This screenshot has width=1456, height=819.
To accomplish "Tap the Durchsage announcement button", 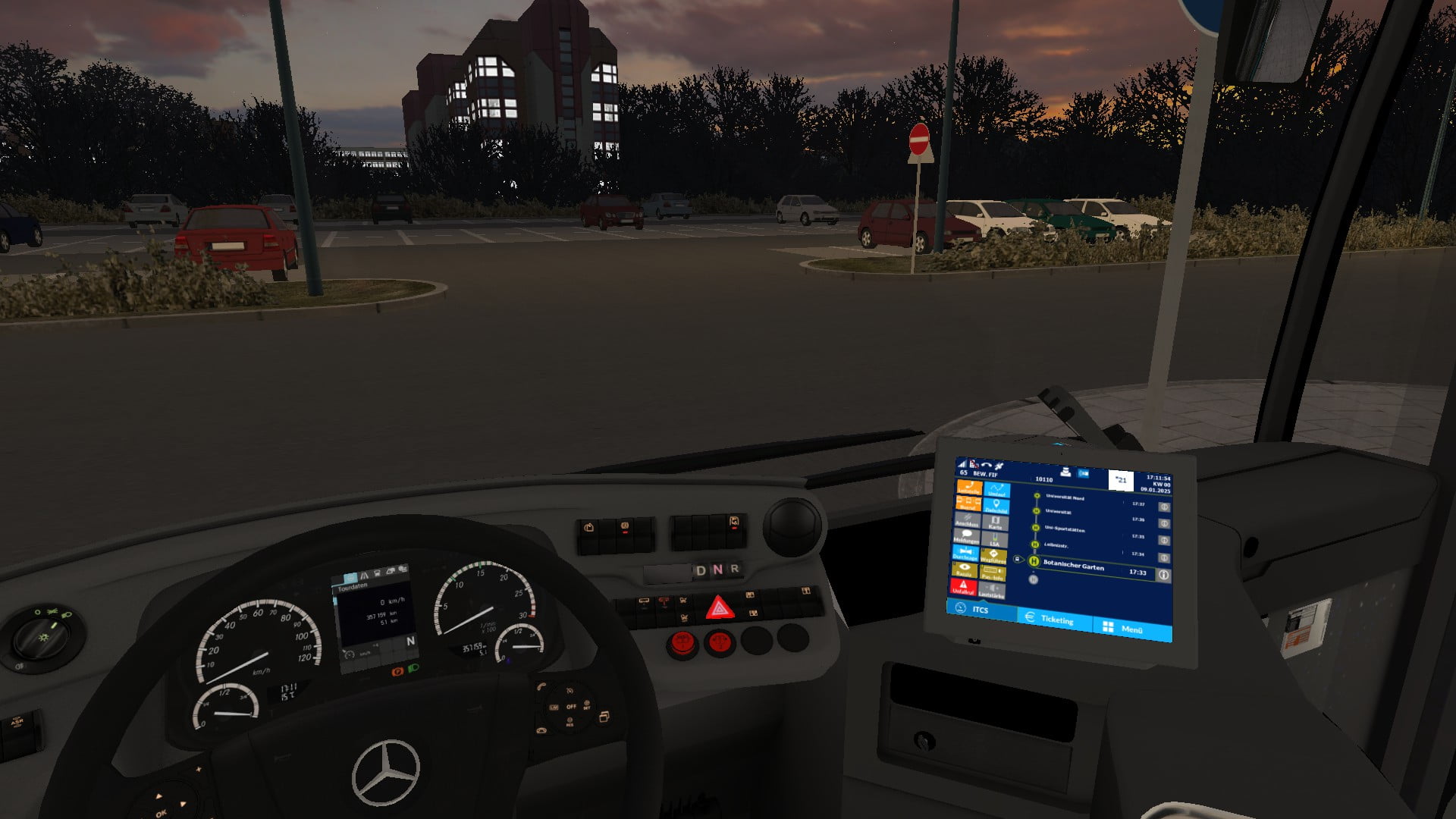I will pos(965,553).
